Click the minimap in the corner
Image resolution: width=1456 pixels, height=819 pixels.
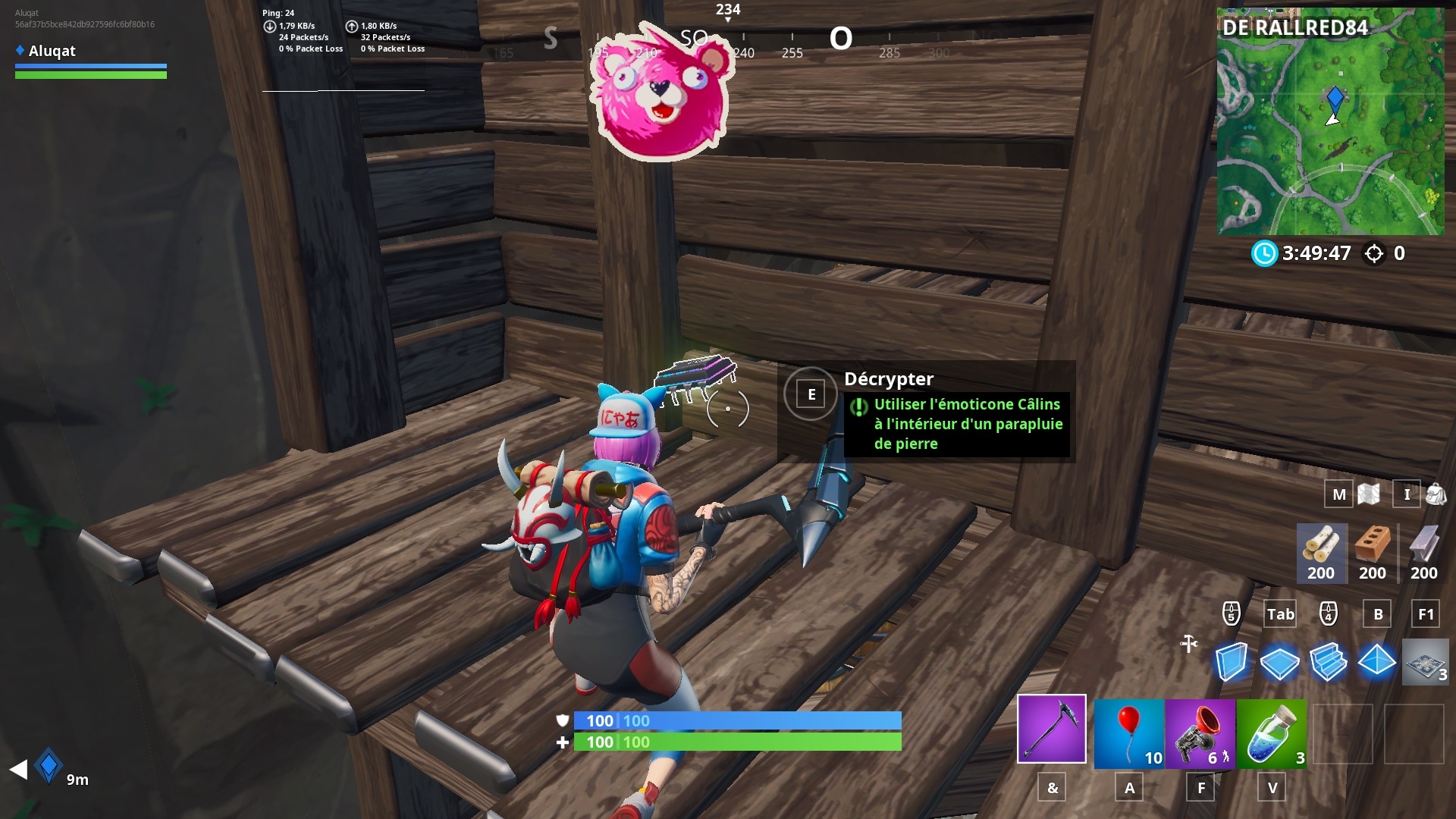(x=1331, y=121)
